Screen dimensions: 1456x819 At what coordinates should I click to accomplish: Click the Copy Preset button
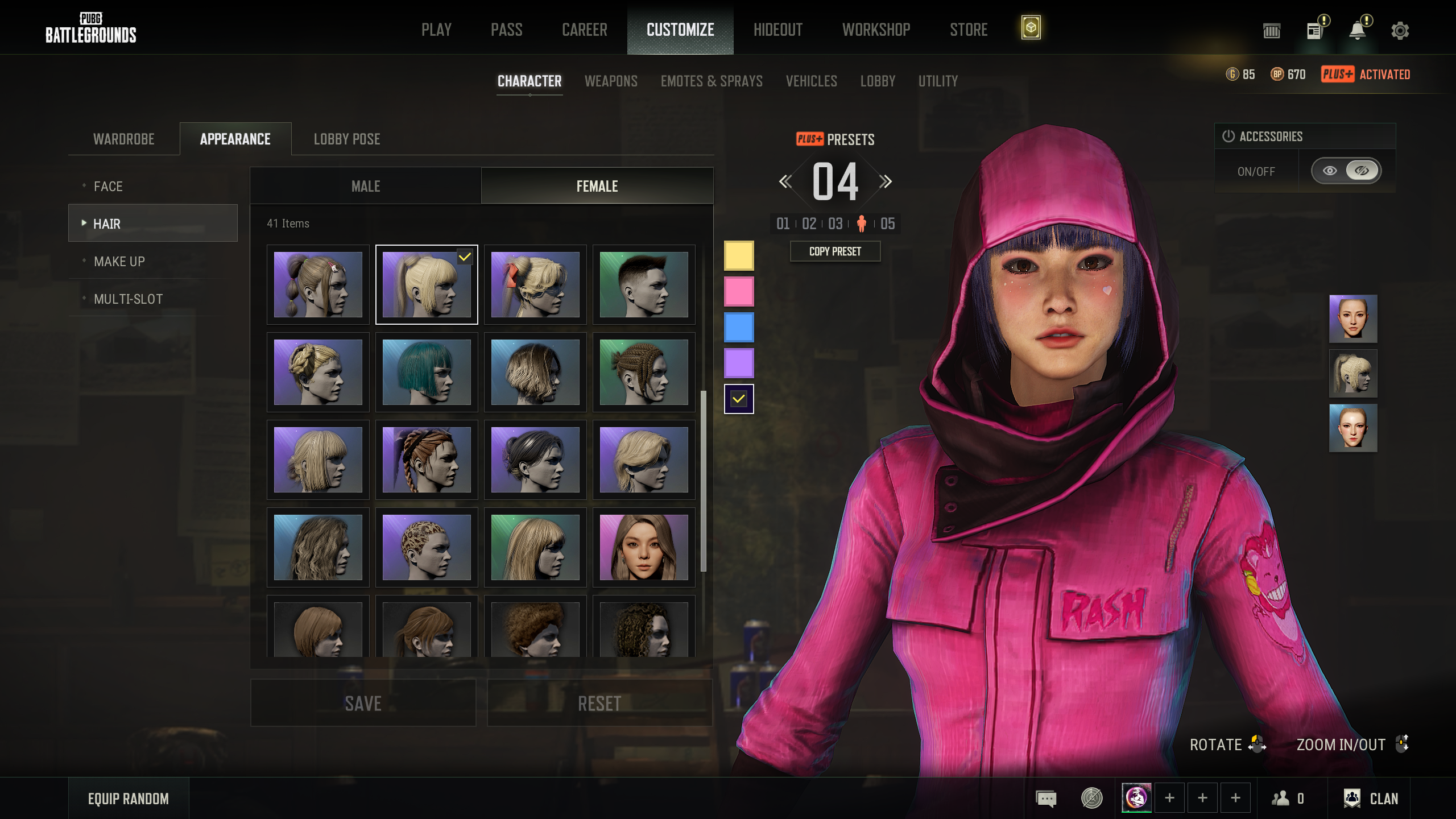point(835,251)
